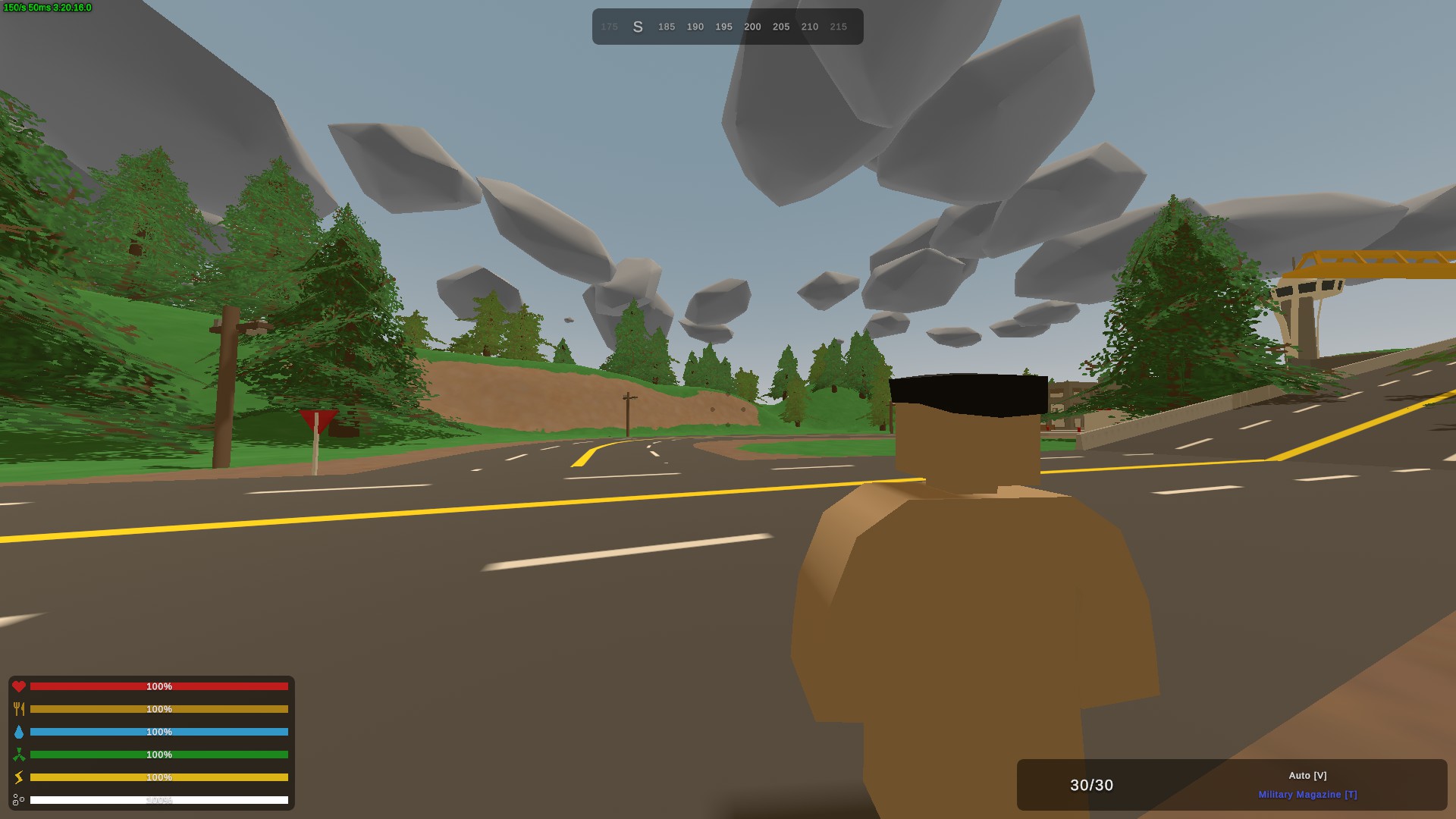Click the heart icon beside the red bar

pos(20,686)
